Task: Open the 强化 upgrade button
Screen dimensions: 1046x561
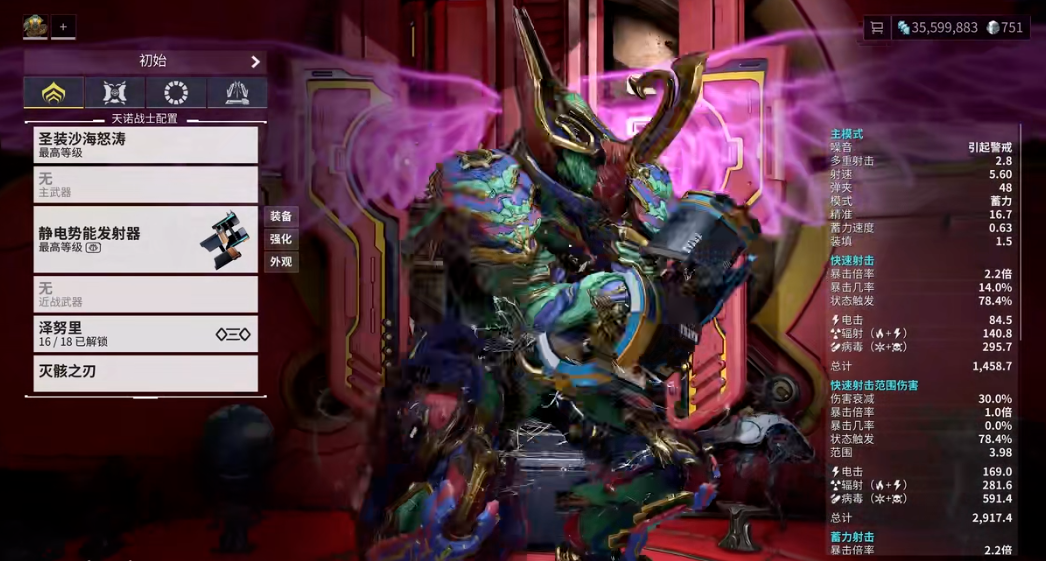Action: click(281, 239)
